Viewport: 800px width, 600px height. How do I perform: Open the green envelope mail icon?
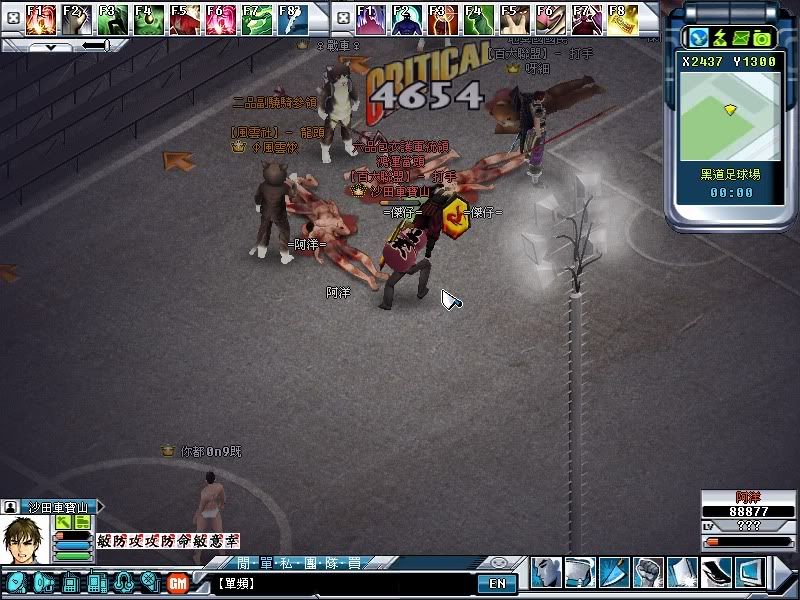pos(743,38)
